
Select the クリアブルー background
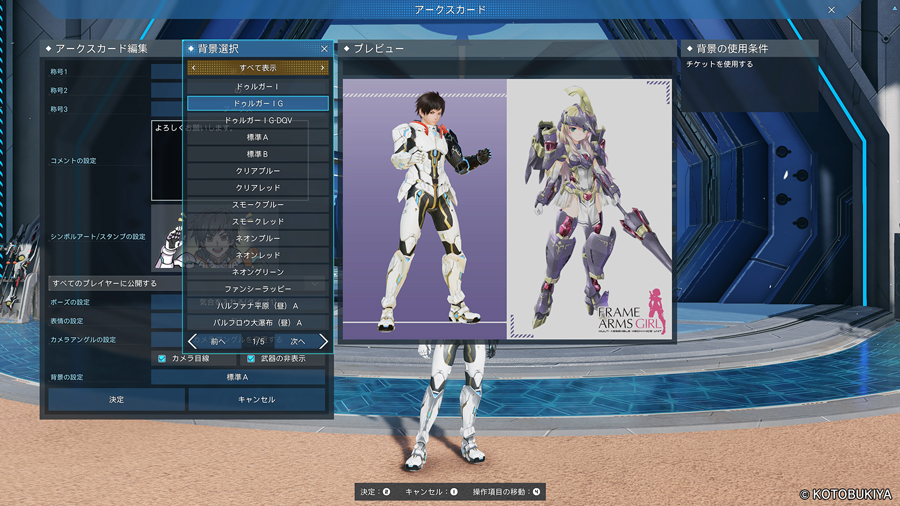click(258, 171)
